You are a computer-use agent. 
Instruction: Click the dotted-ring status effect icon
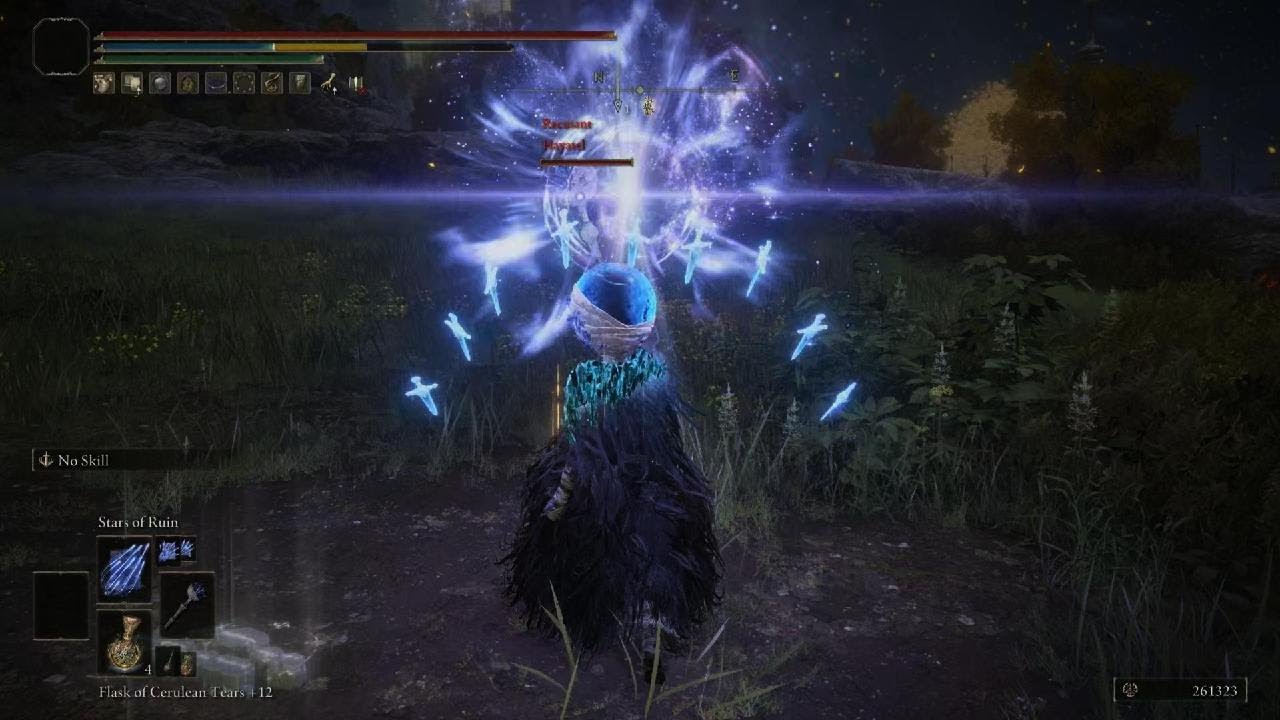pos(244,84)
